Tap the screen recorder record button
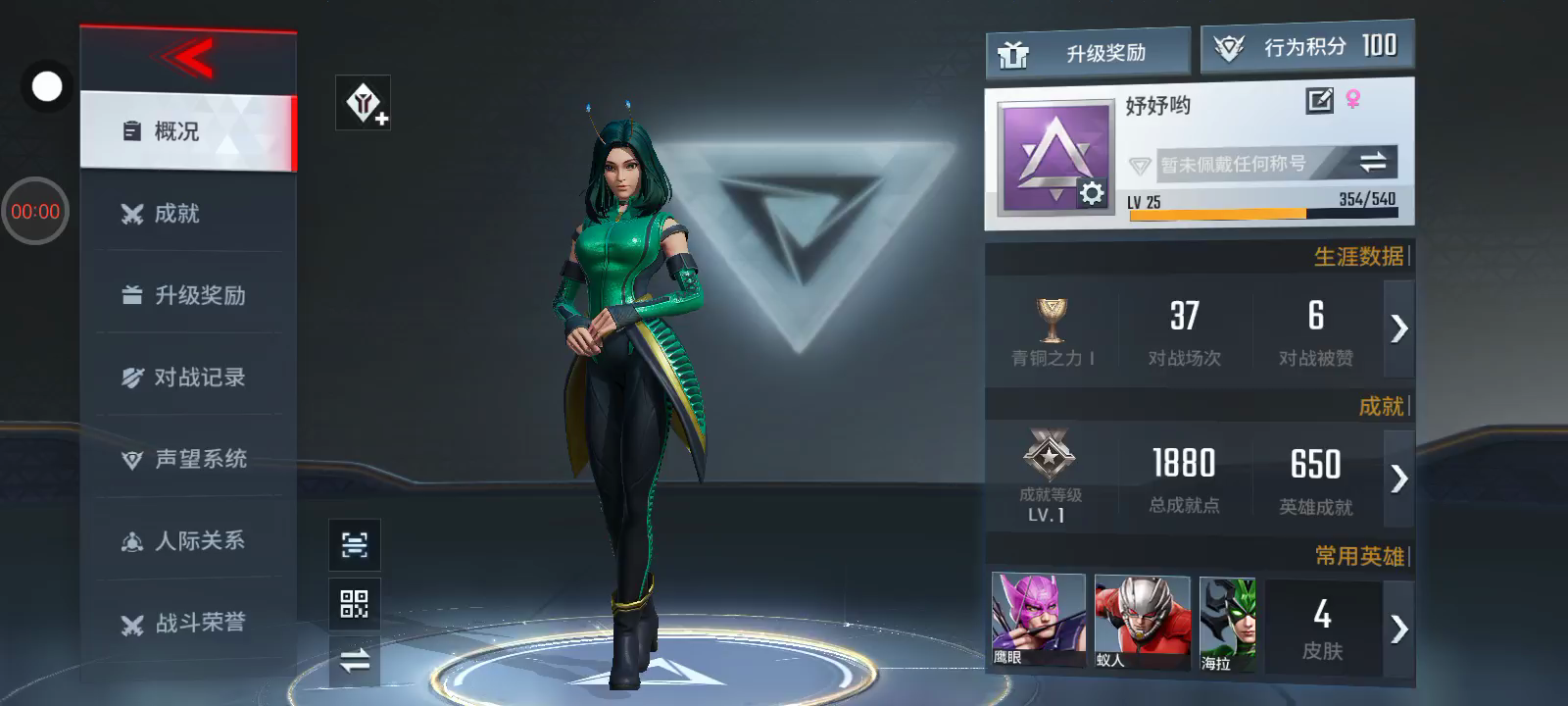This screenshot has width=1568, height=706. point(46,87)
